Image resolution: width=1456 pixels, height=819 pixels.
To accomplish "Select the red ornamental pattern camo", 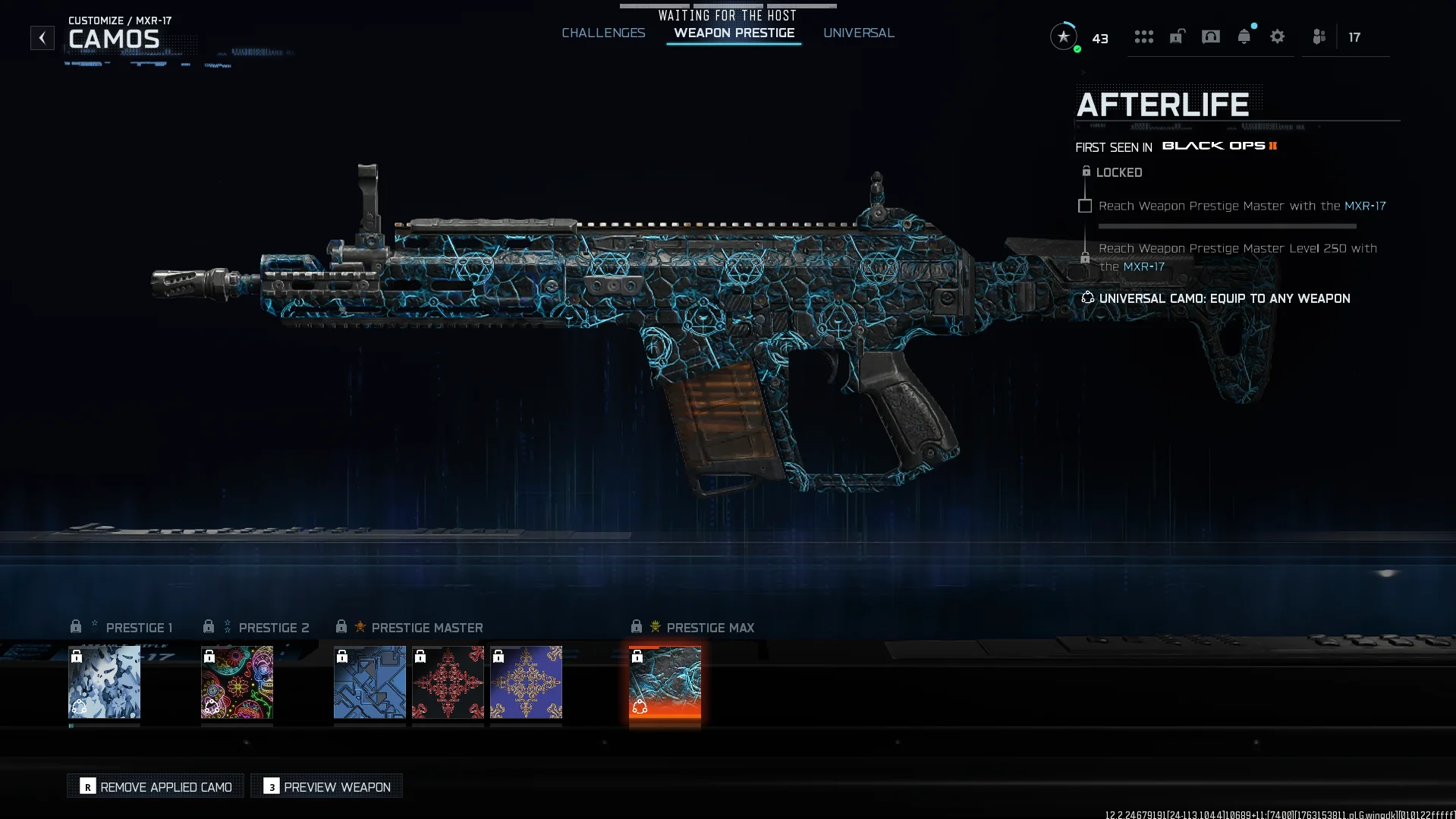I will (448, 682).
